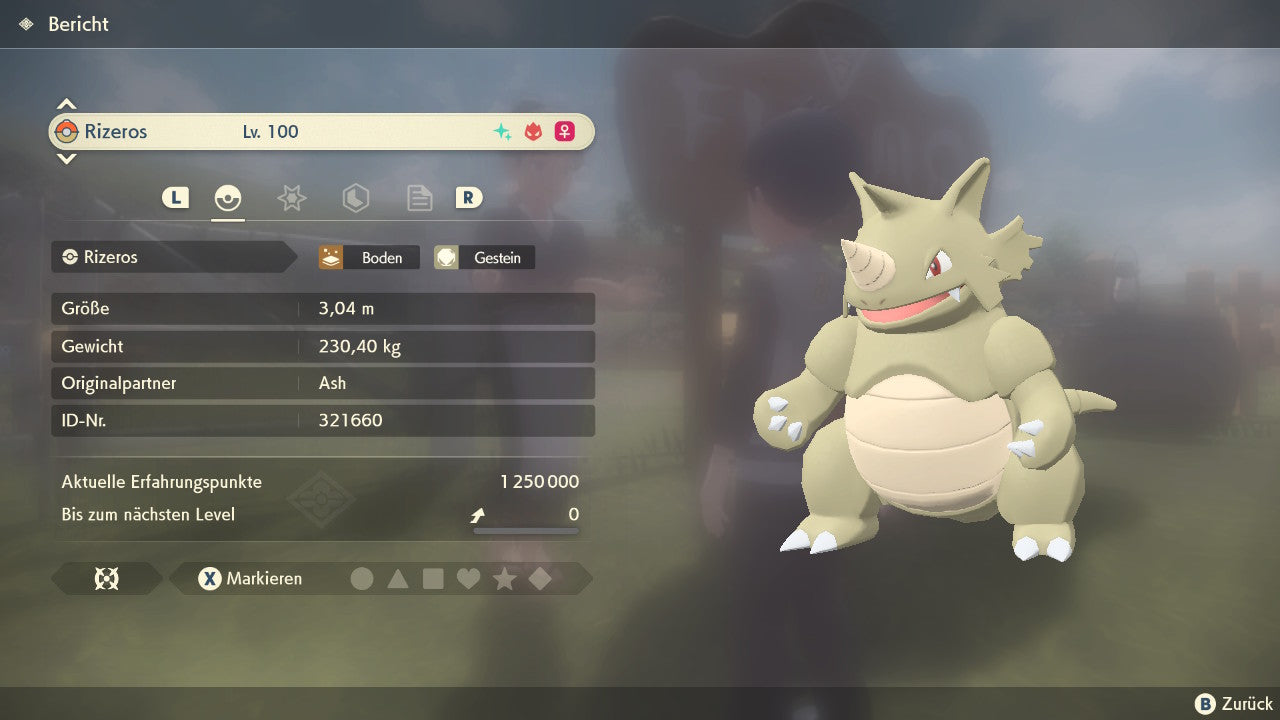This screenshot has height=720, width=1280.
Task: Switch to the document notes tab
Action: point(419,198)
